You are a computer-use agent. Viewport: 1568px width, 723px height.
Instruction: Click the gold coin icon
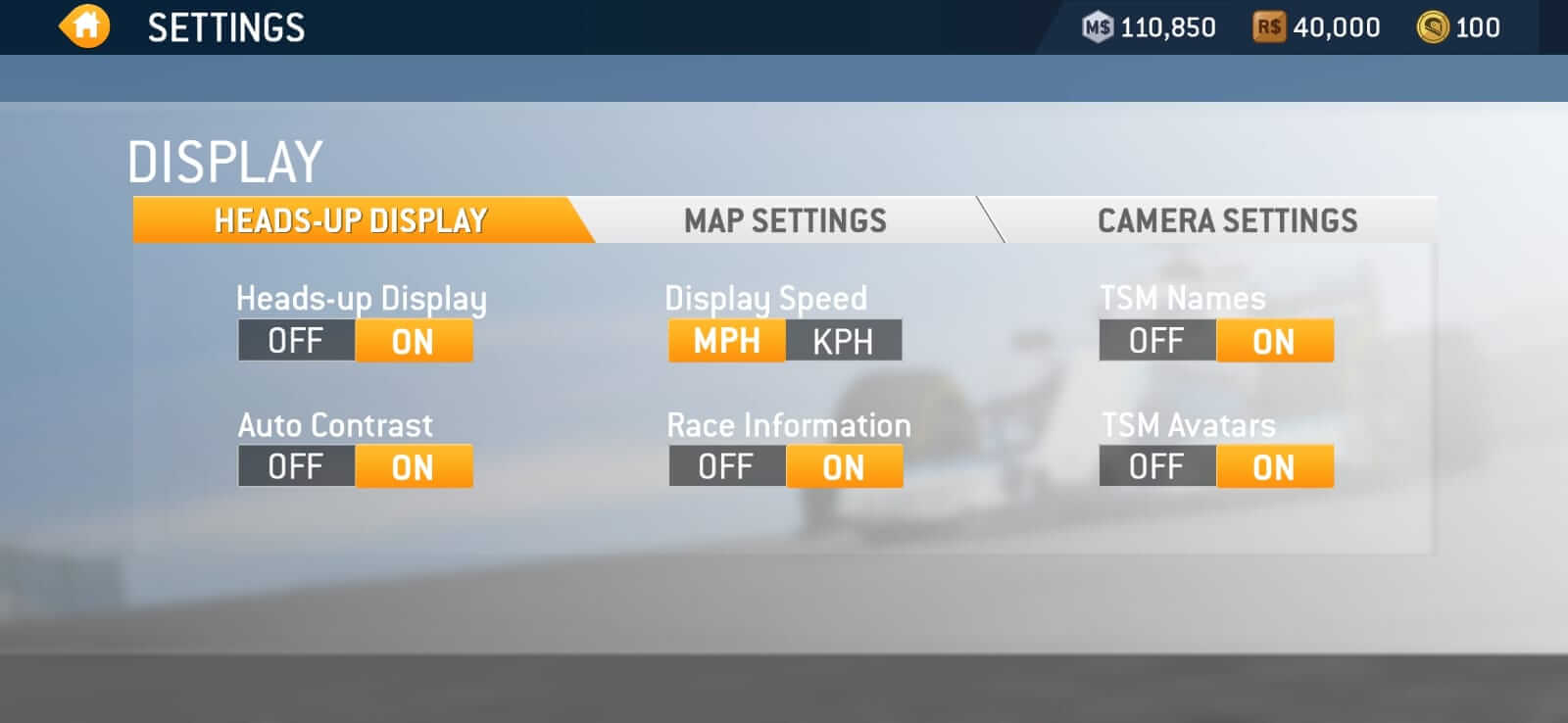click(x=1433, y=27)
